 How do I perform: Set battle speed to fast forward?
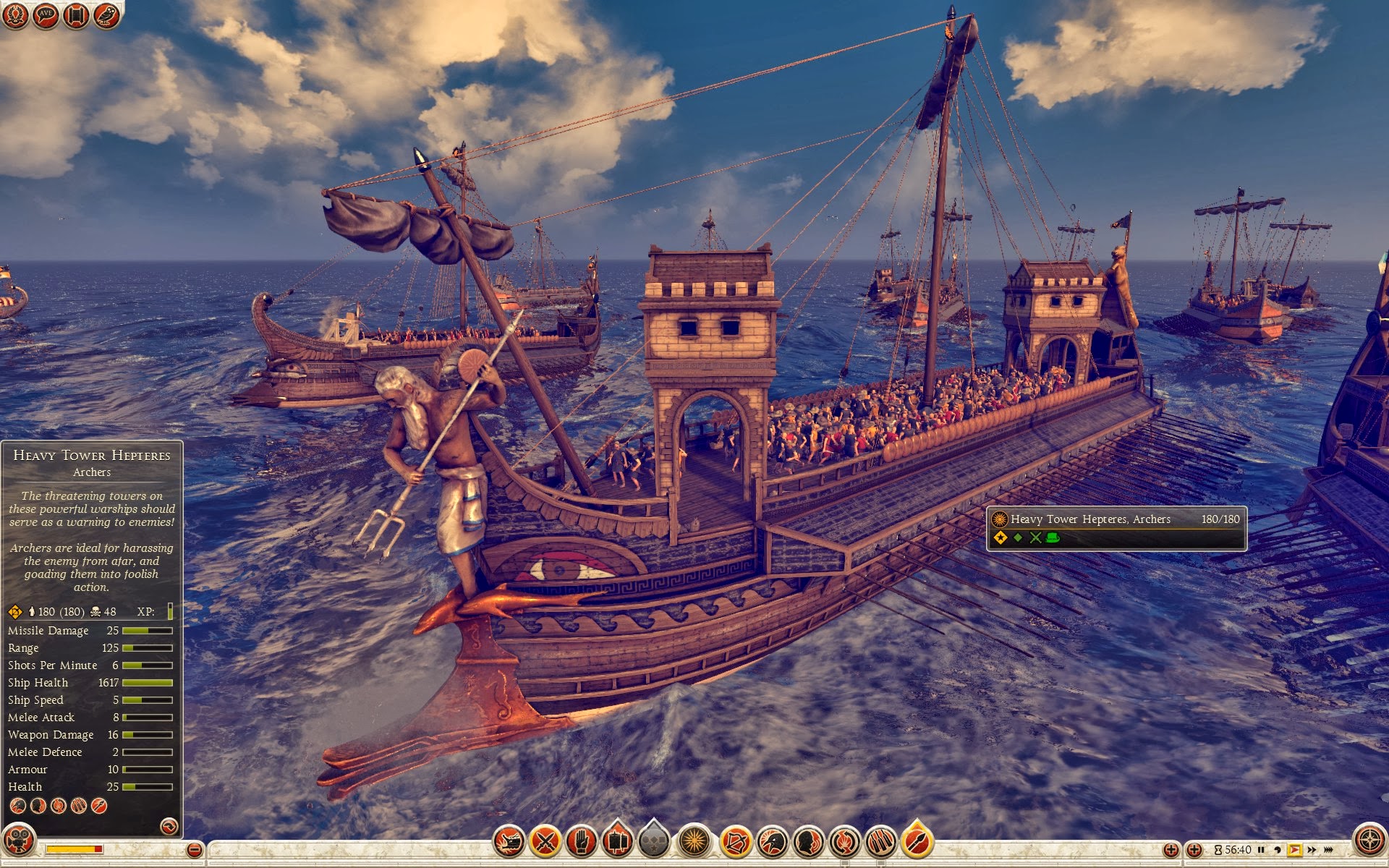click(x=1312, y=850)
